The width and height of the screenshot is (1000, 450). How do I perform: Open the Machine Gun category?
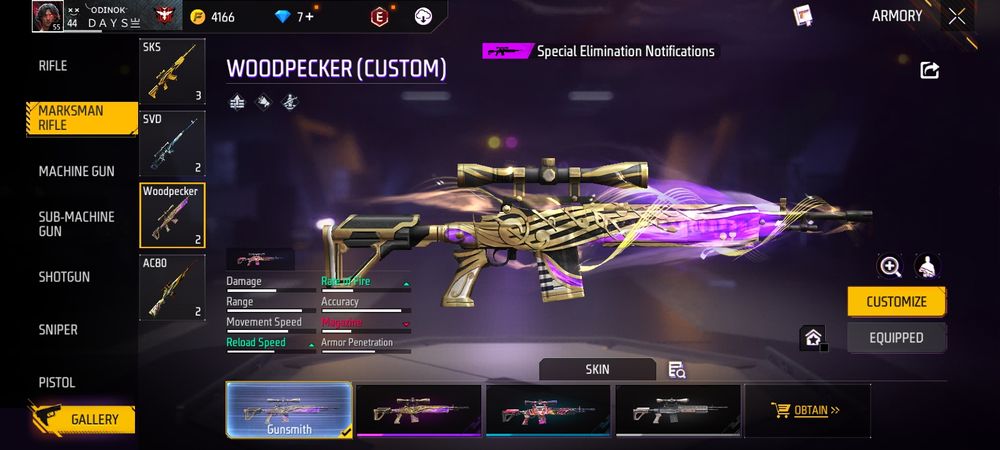pos(76,172)
